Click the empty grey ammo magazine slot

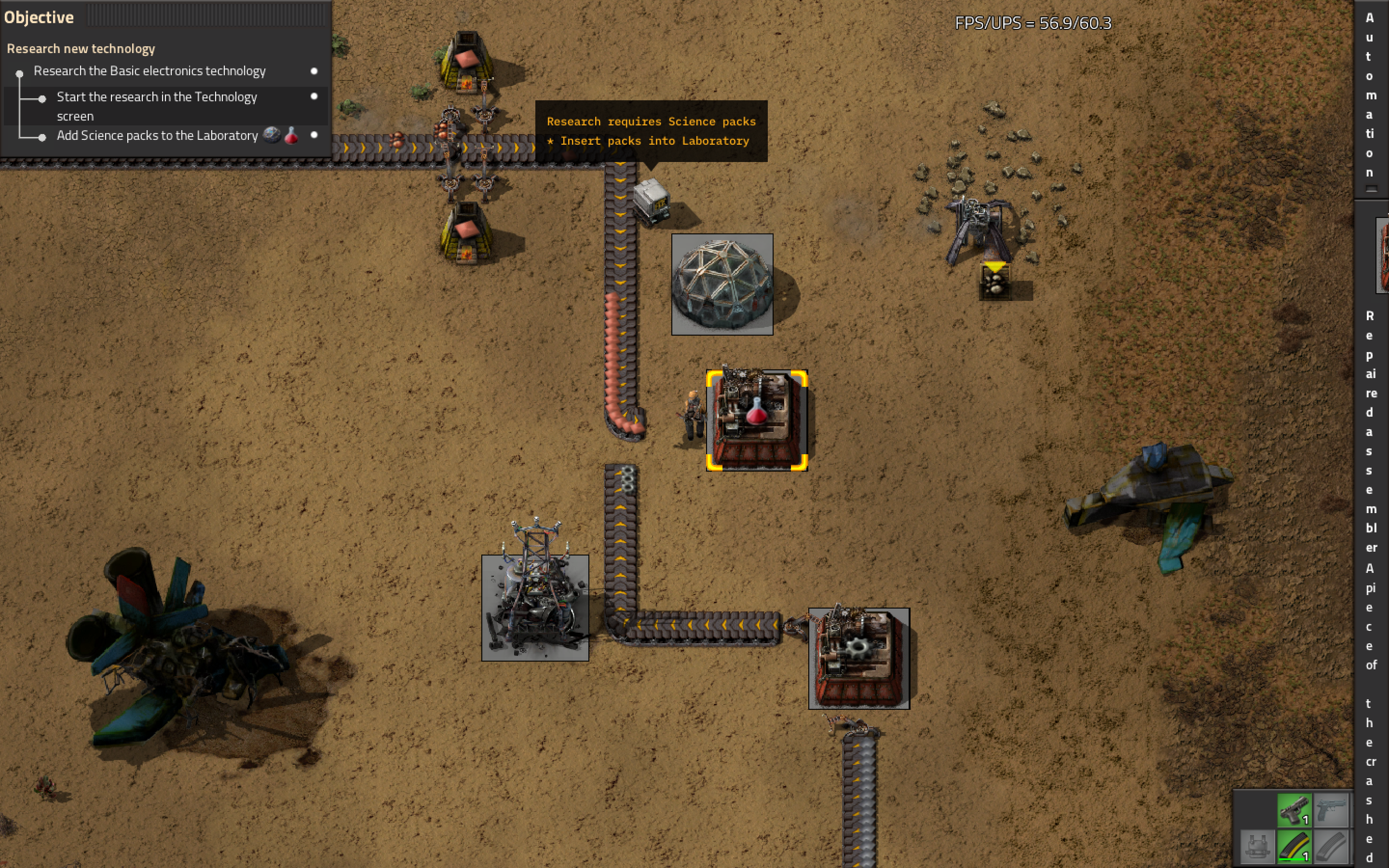[1331, 847]
